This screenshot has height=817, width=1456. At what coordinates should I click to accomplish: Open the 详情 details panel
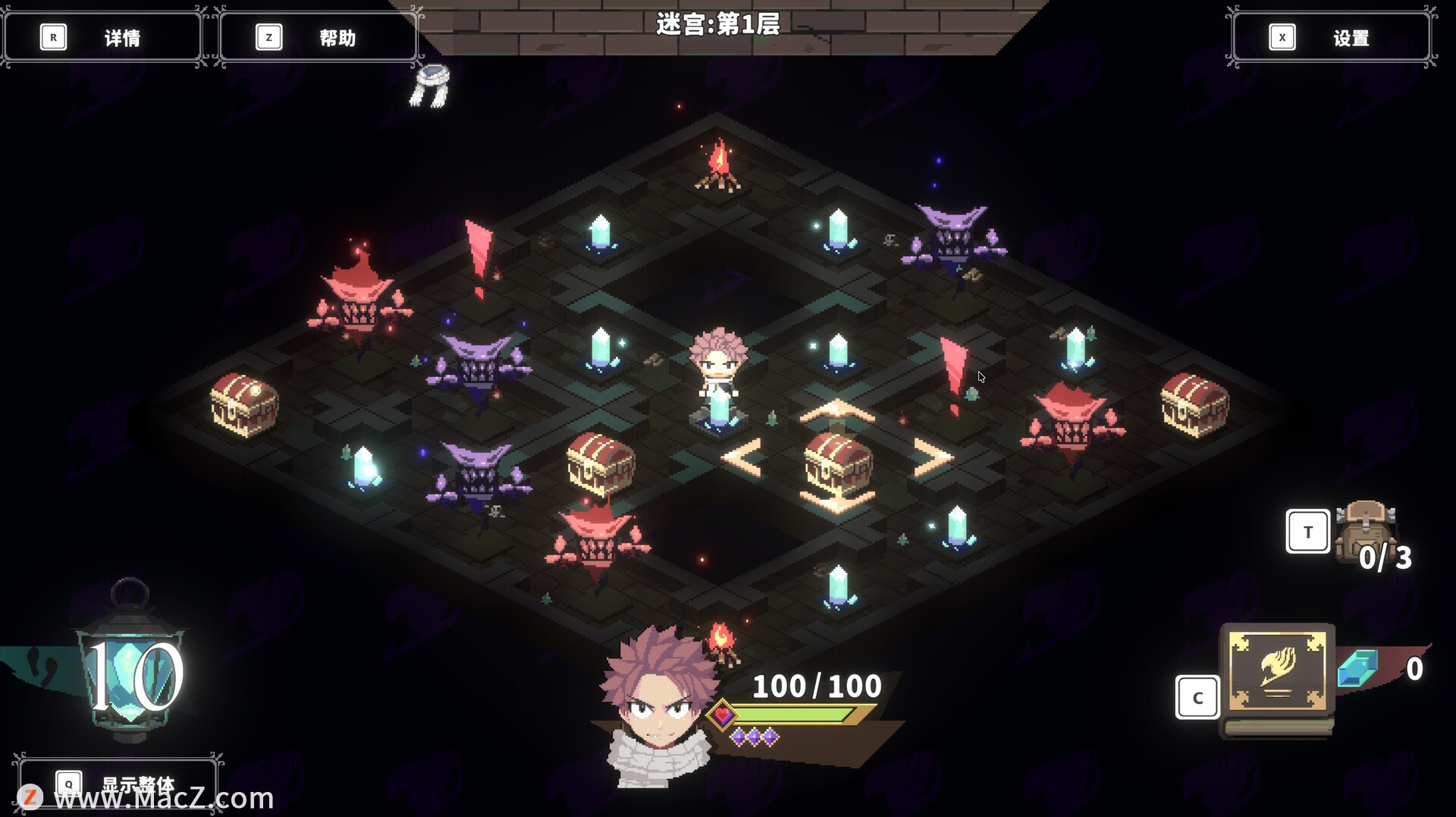[103, 37]
